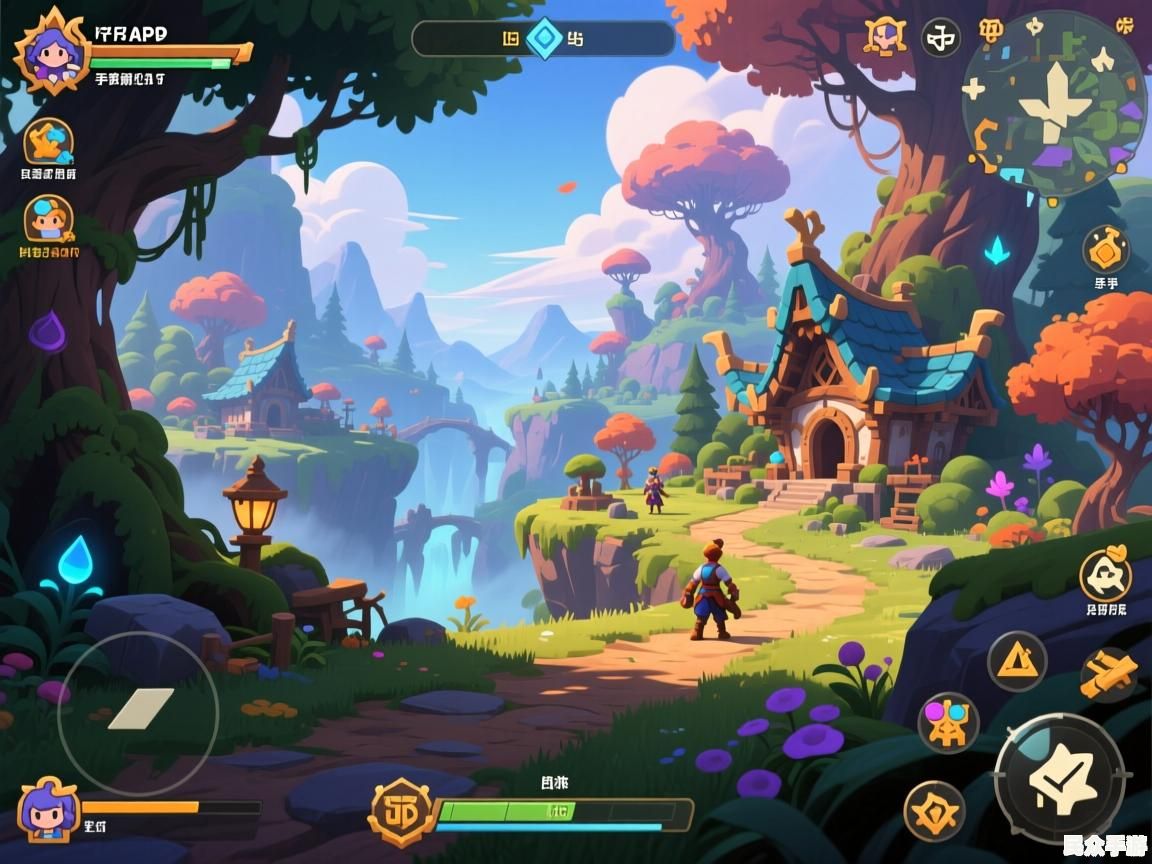The width and height of the screenshot is (1152, 864).
Task: Open the blue-capped companion portrait icon
Action: 49,218
